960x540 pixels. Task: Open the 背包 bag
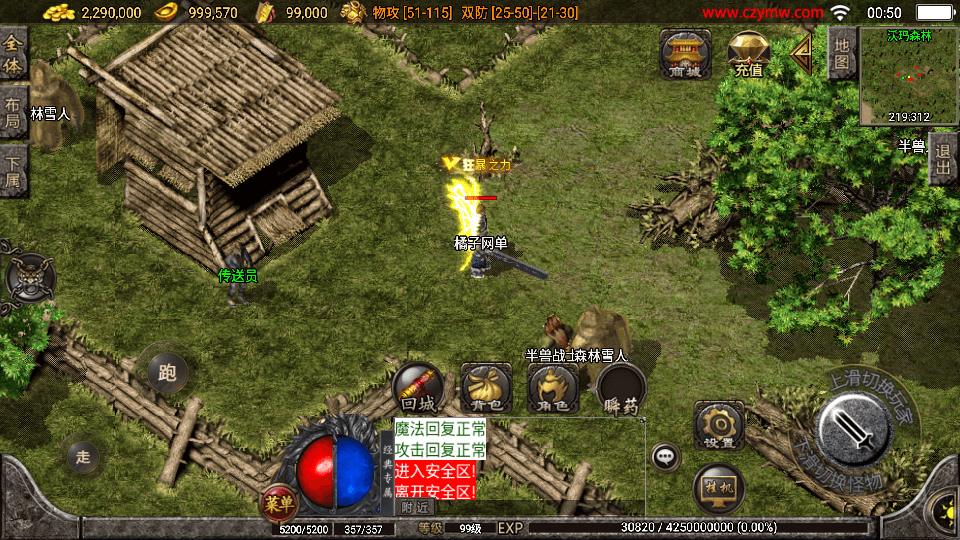tap(487, 388)
